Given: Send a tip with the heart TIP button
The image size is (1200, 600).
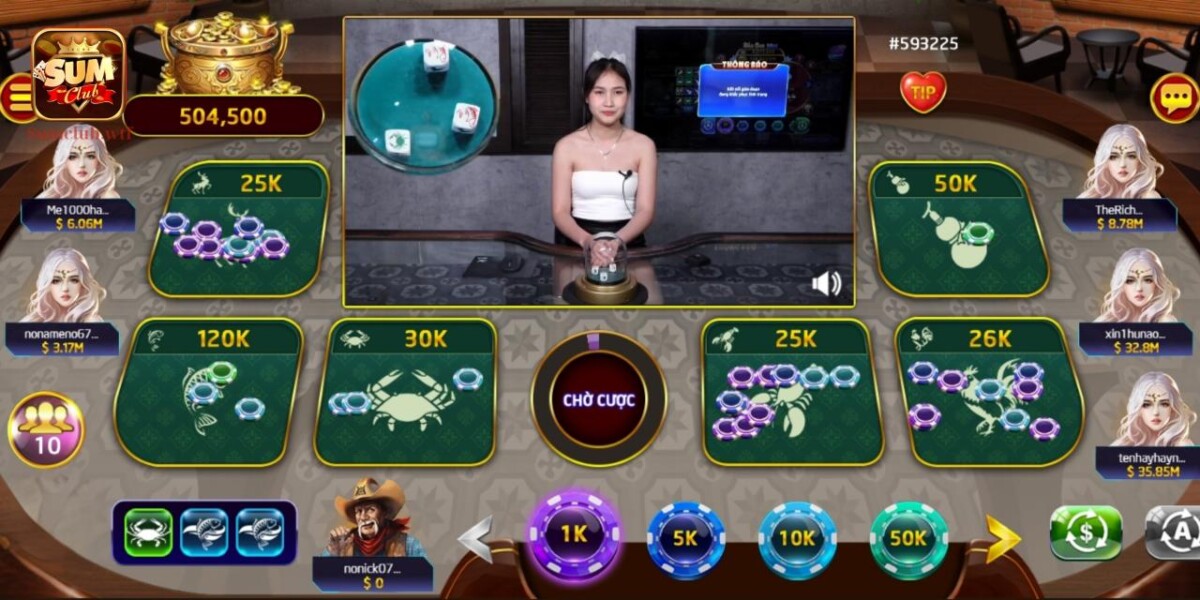Looking at the screenshot, I should click(922, 92).
